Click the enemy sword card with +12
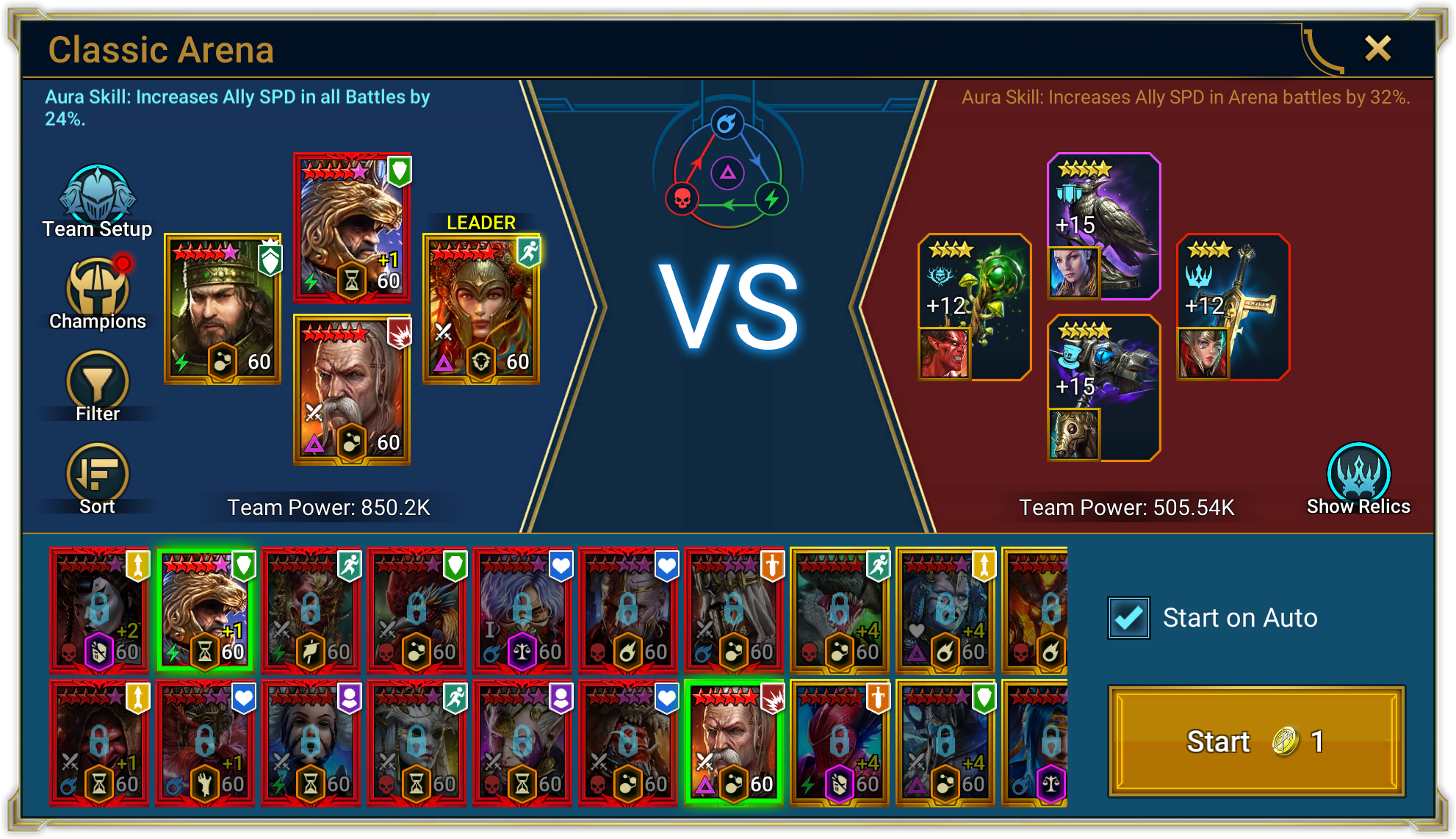This screenshot has width=1456, height=839. click(1233, 306)
